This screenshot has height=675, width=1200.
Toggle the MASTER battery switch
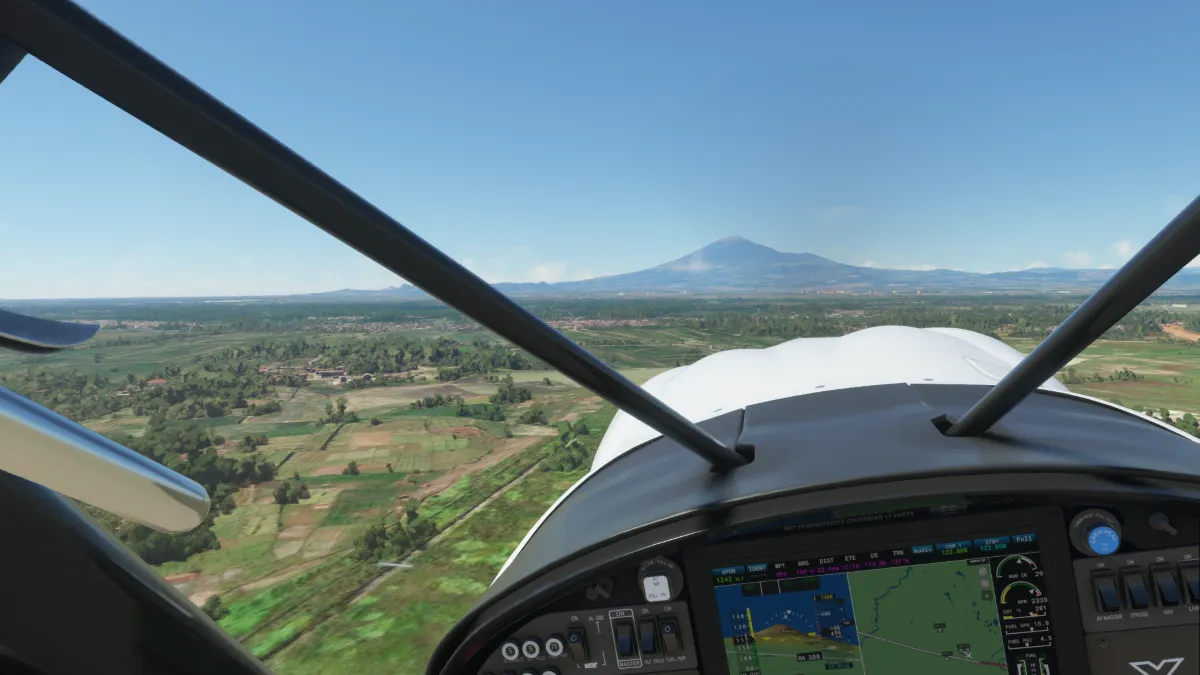(623, 639)
